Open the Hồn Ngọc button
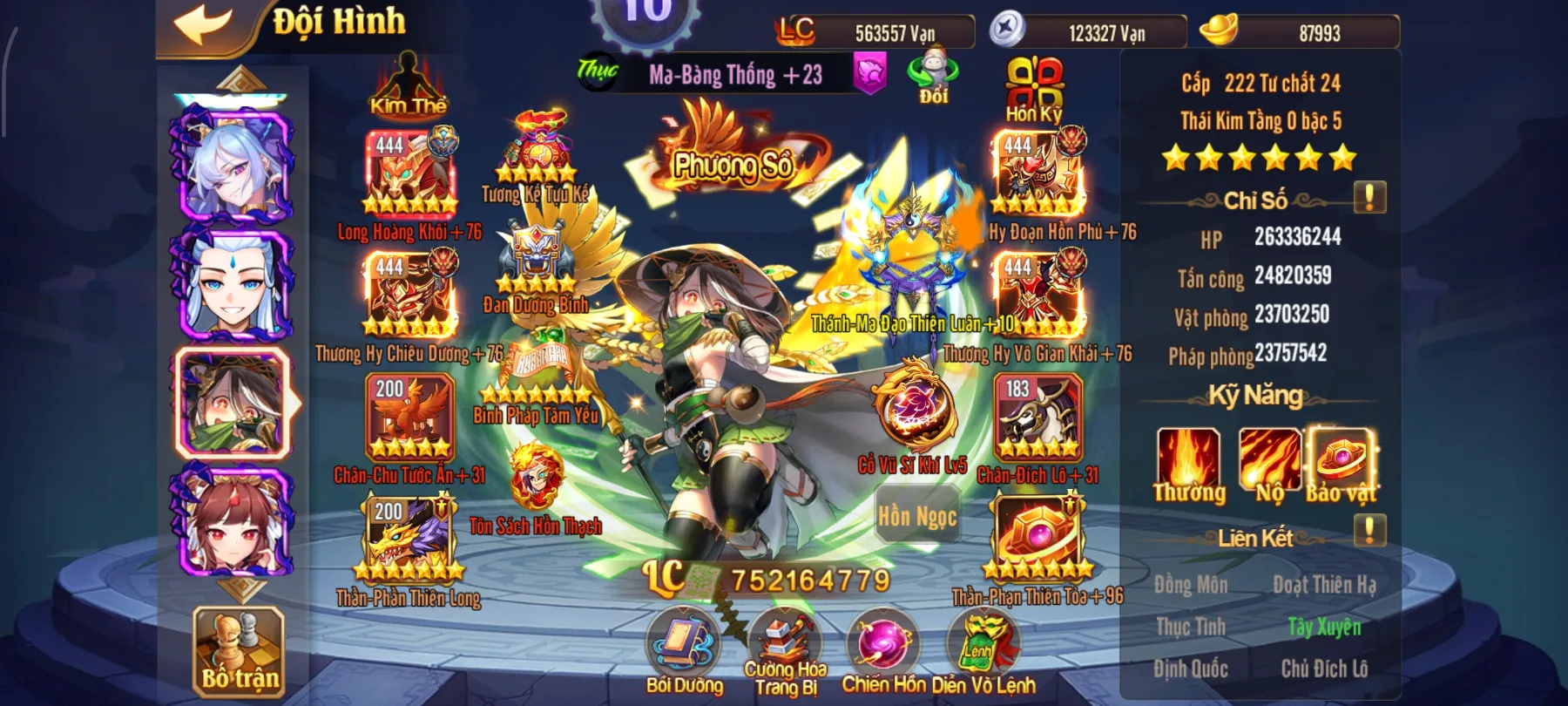 918,517
